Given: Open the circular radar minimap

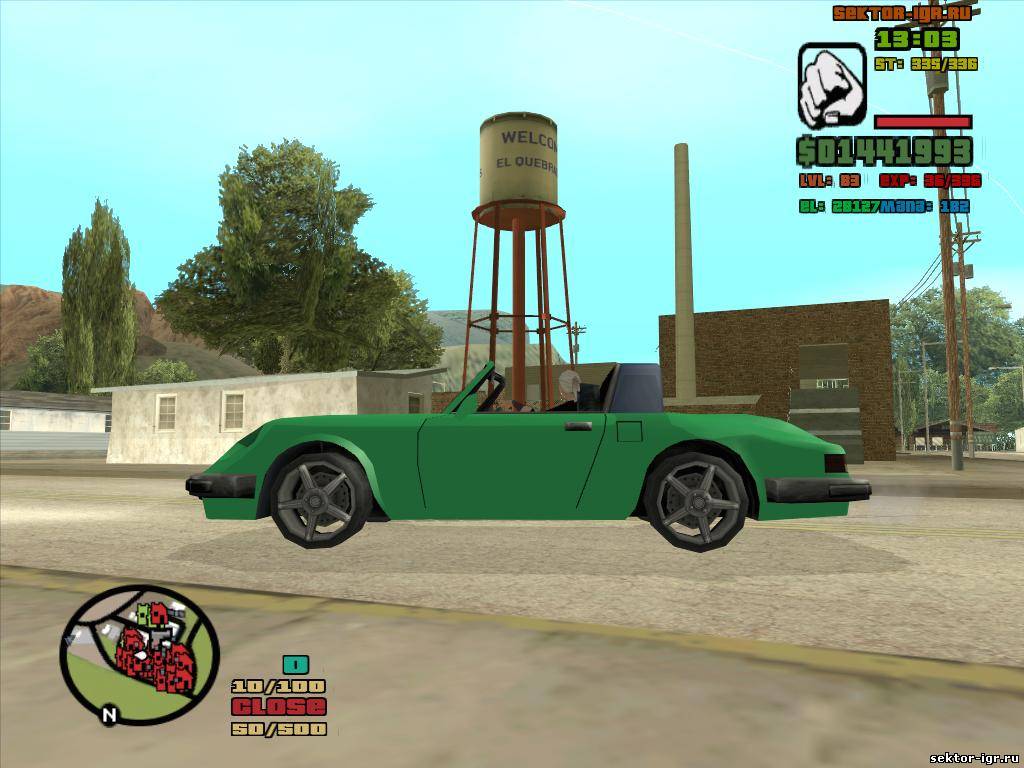Looking at the screenshot, I should [138, 650].
